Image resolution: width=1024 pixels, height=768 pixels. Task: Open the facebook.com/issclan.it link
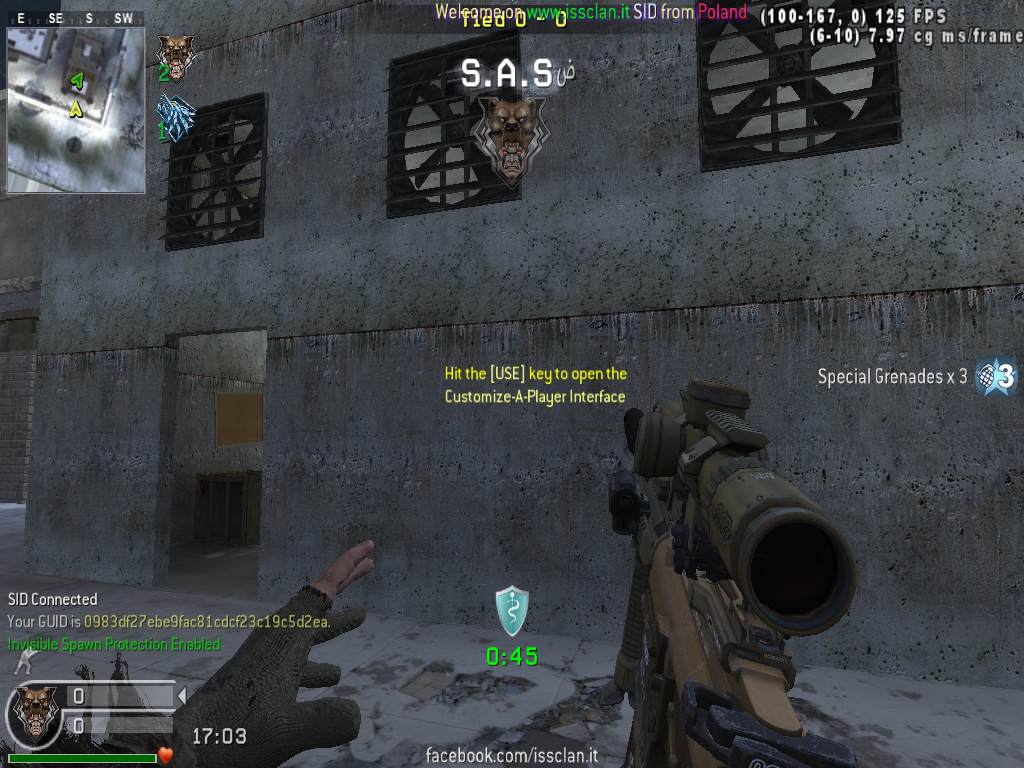(511, 755)
